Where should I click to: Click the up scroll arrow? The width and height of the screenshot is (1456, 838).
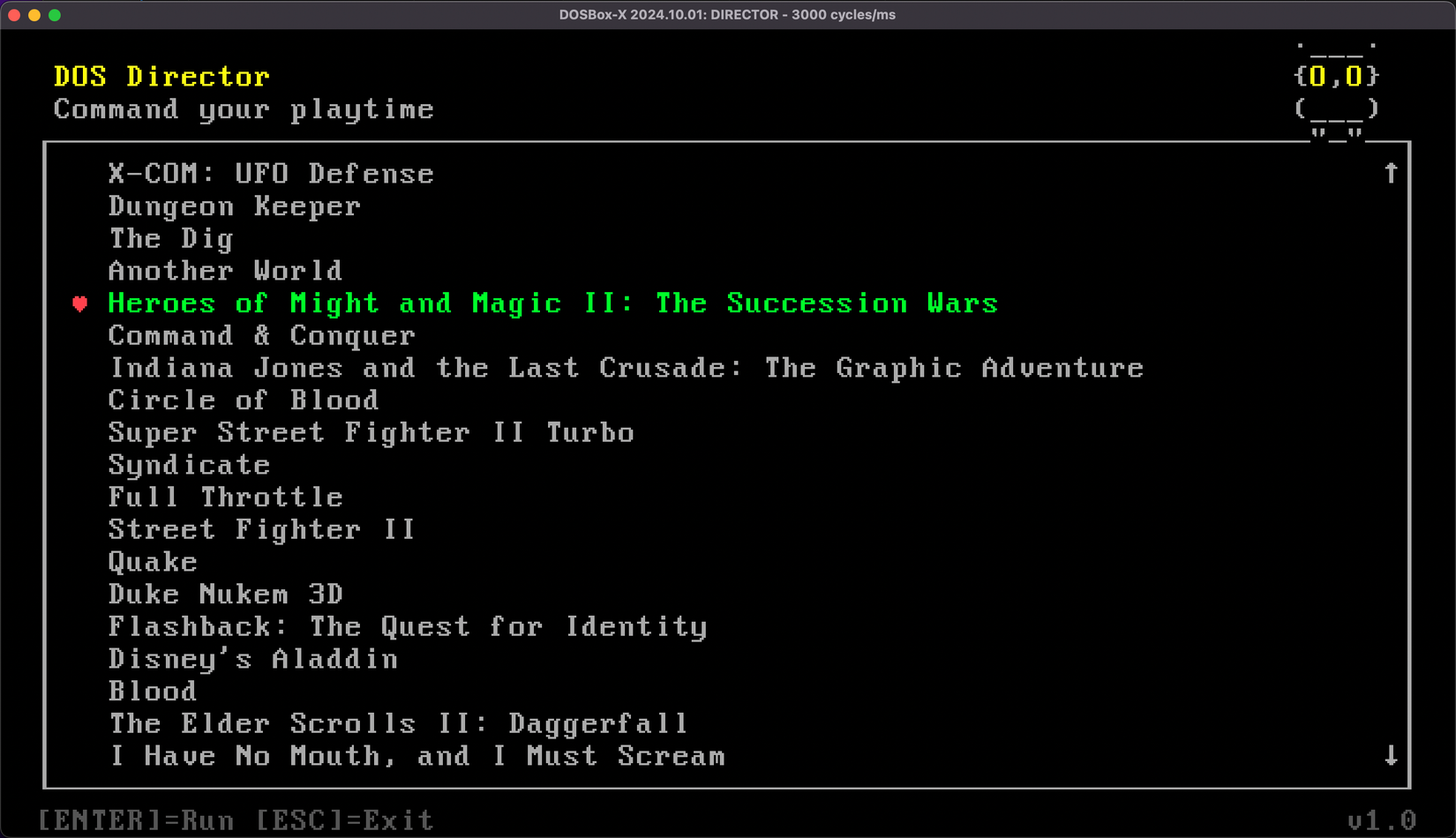1392,173
